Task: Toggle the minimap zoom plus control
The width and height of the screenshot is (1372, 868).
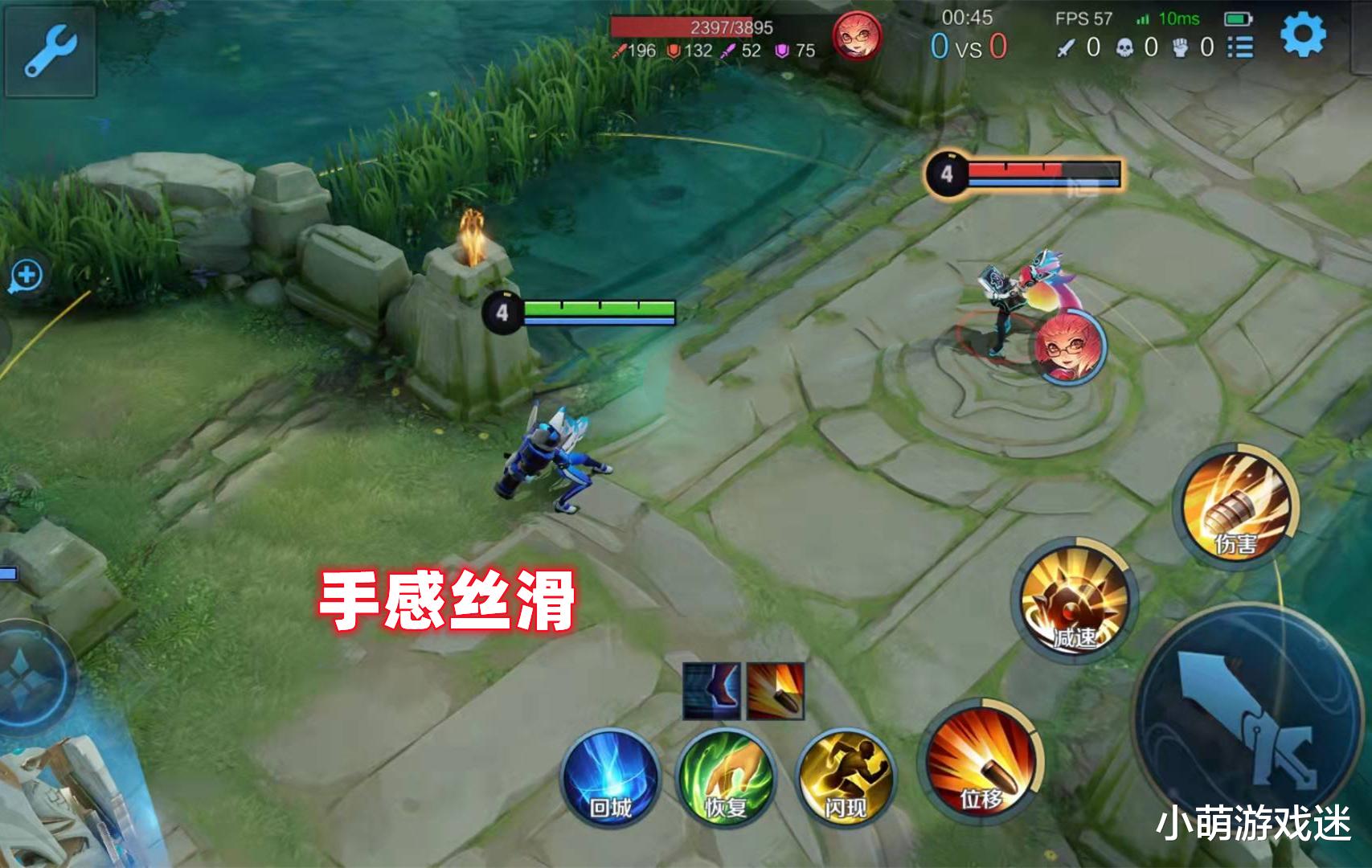Action: 27,275
